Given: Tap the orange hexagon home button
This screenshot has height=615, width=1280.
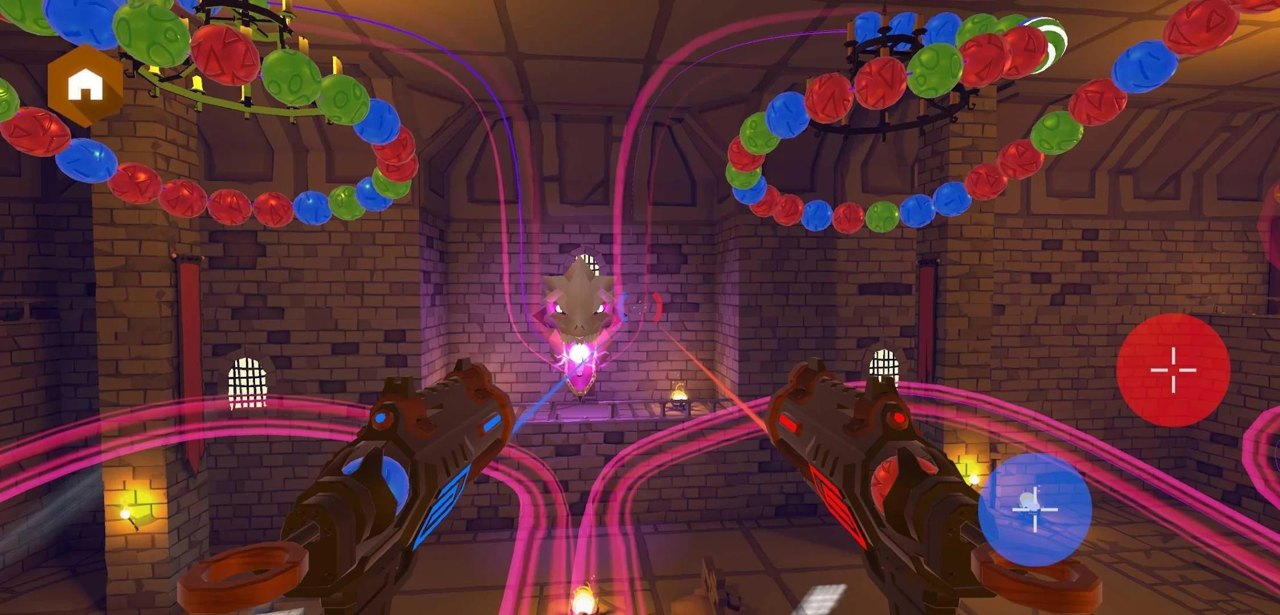Looking at the screenshot, I should point(86,86).
